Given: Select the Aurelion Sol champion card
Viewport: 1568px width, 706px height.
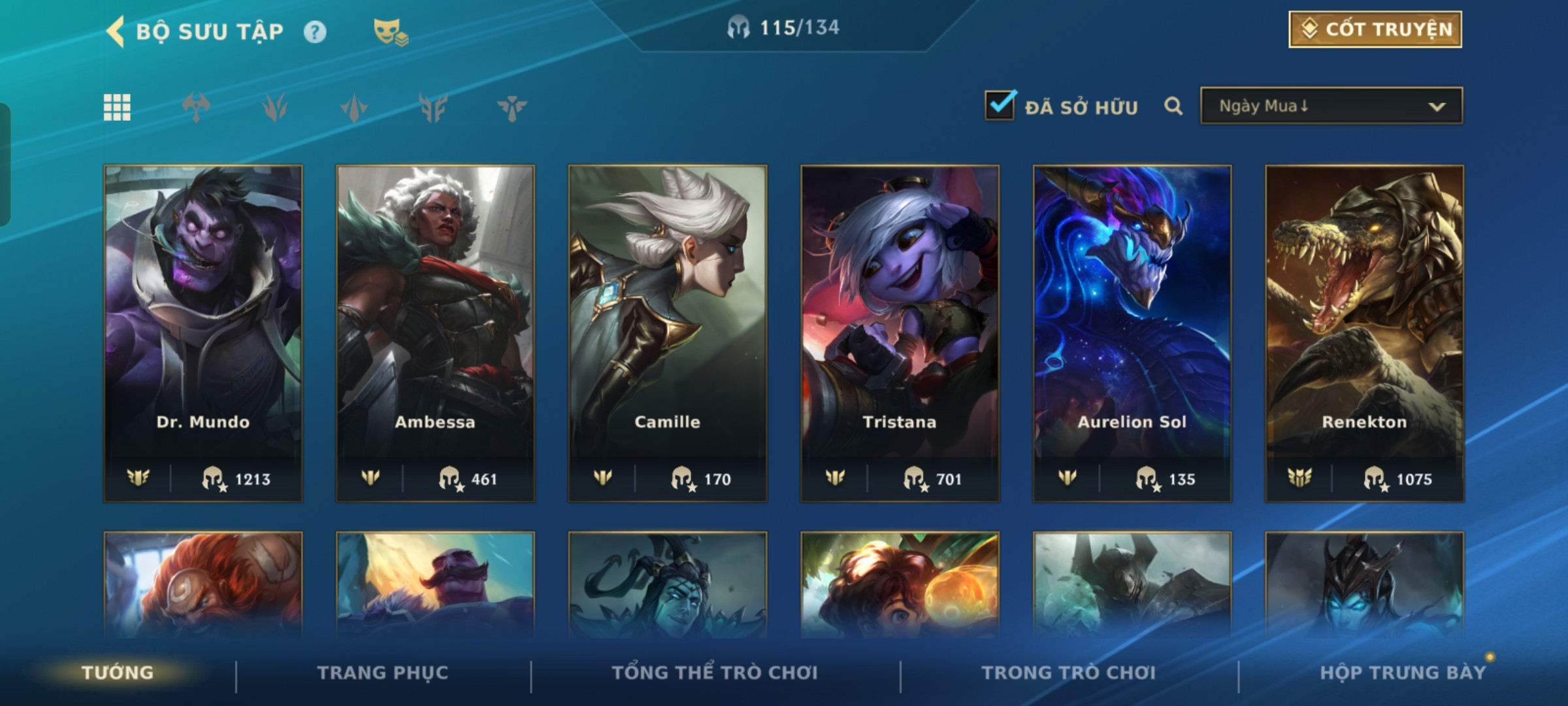Looking at the screenshot, I should point(1132,333).
